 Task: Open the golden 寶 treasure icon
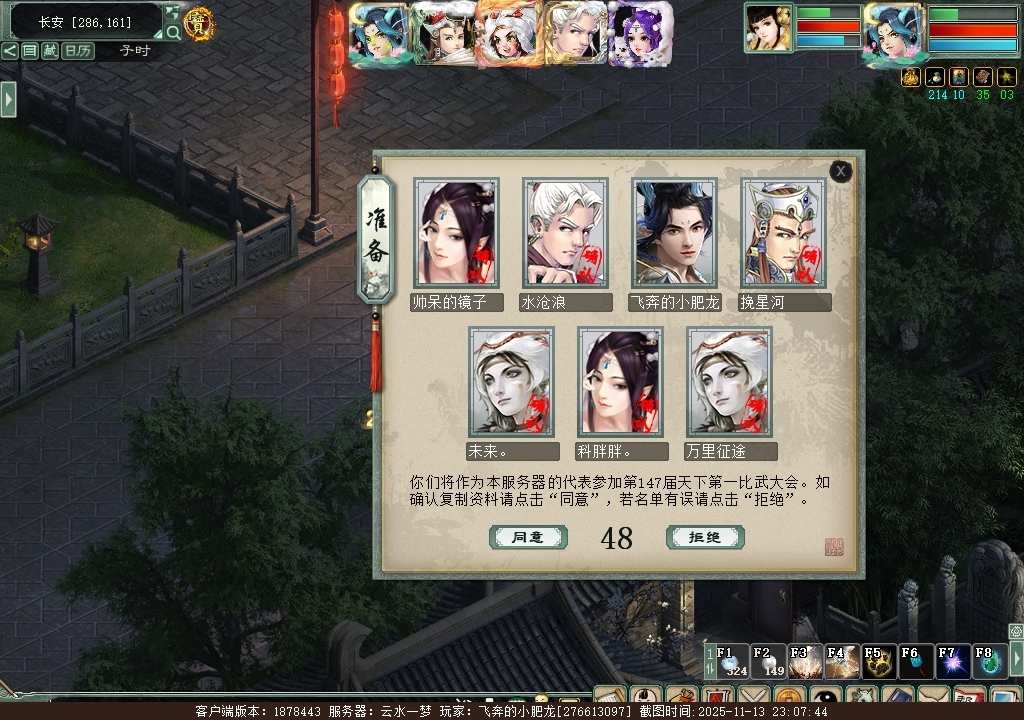click(200, 24)
